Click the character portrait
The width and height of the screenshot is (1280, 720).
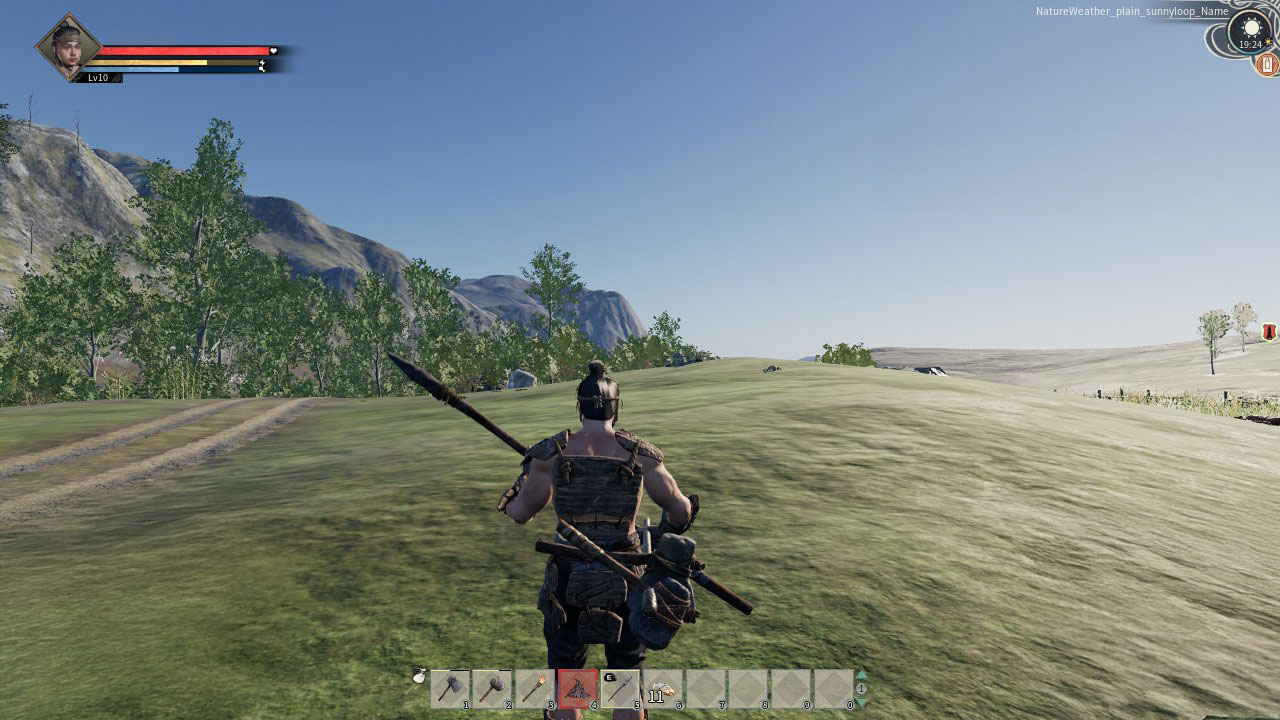pos(69,45)
